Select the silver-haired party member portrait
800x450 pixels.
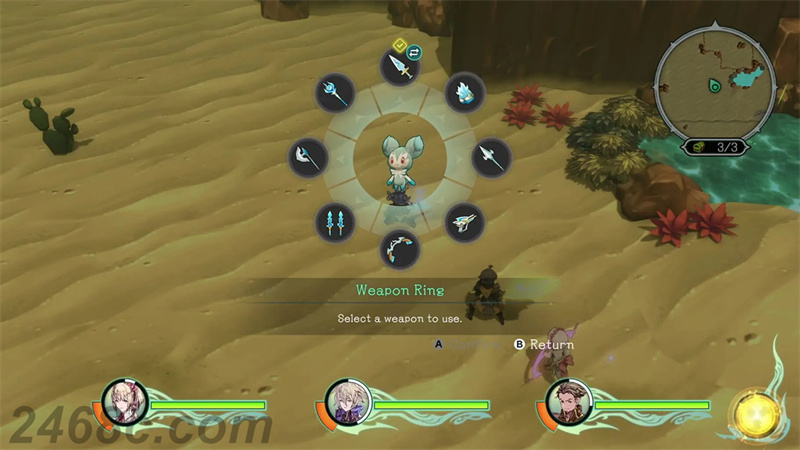349,404
